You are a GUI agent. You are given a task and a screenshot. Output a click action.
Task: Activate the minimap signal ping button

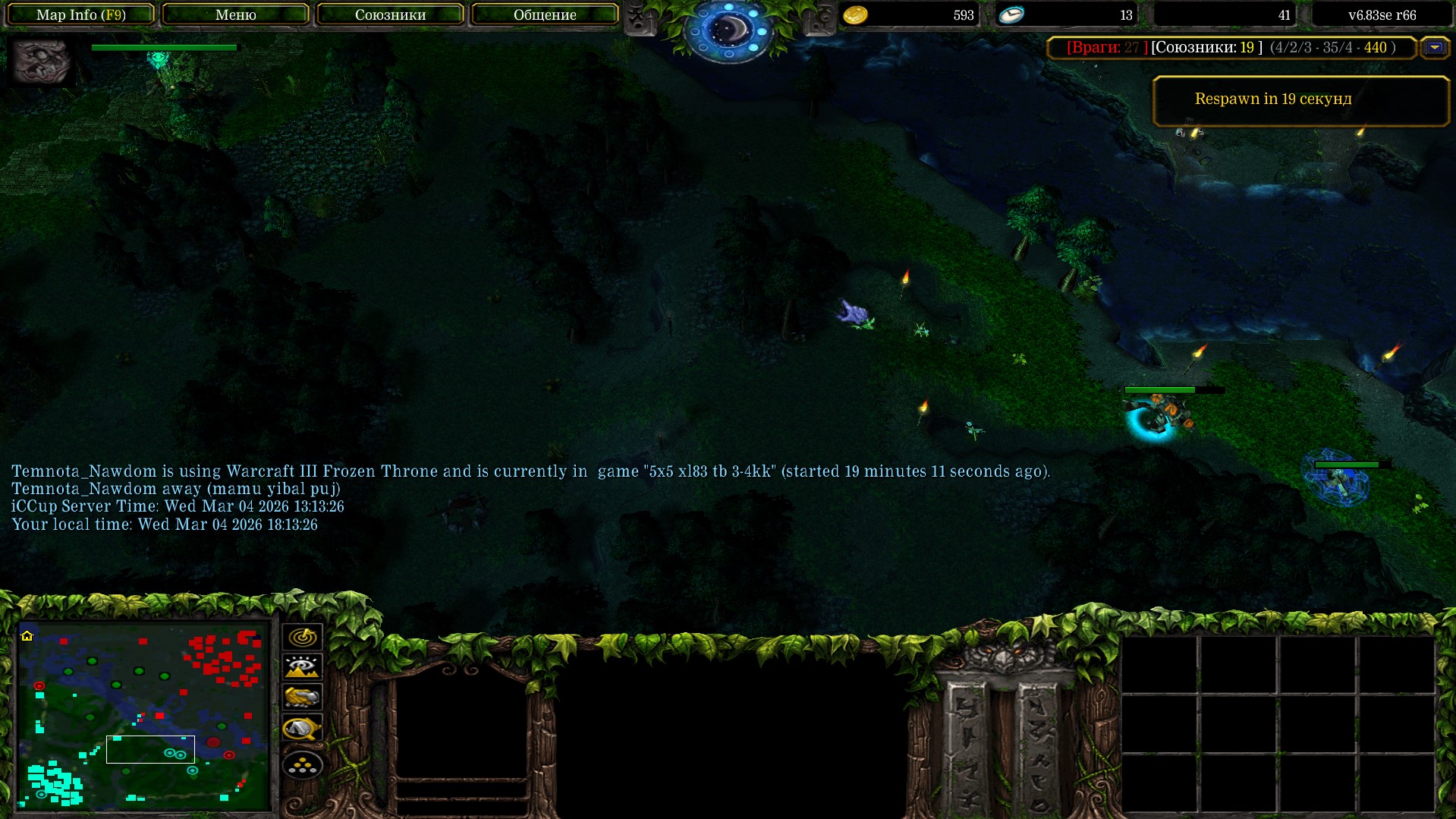[x=302, y=637]
